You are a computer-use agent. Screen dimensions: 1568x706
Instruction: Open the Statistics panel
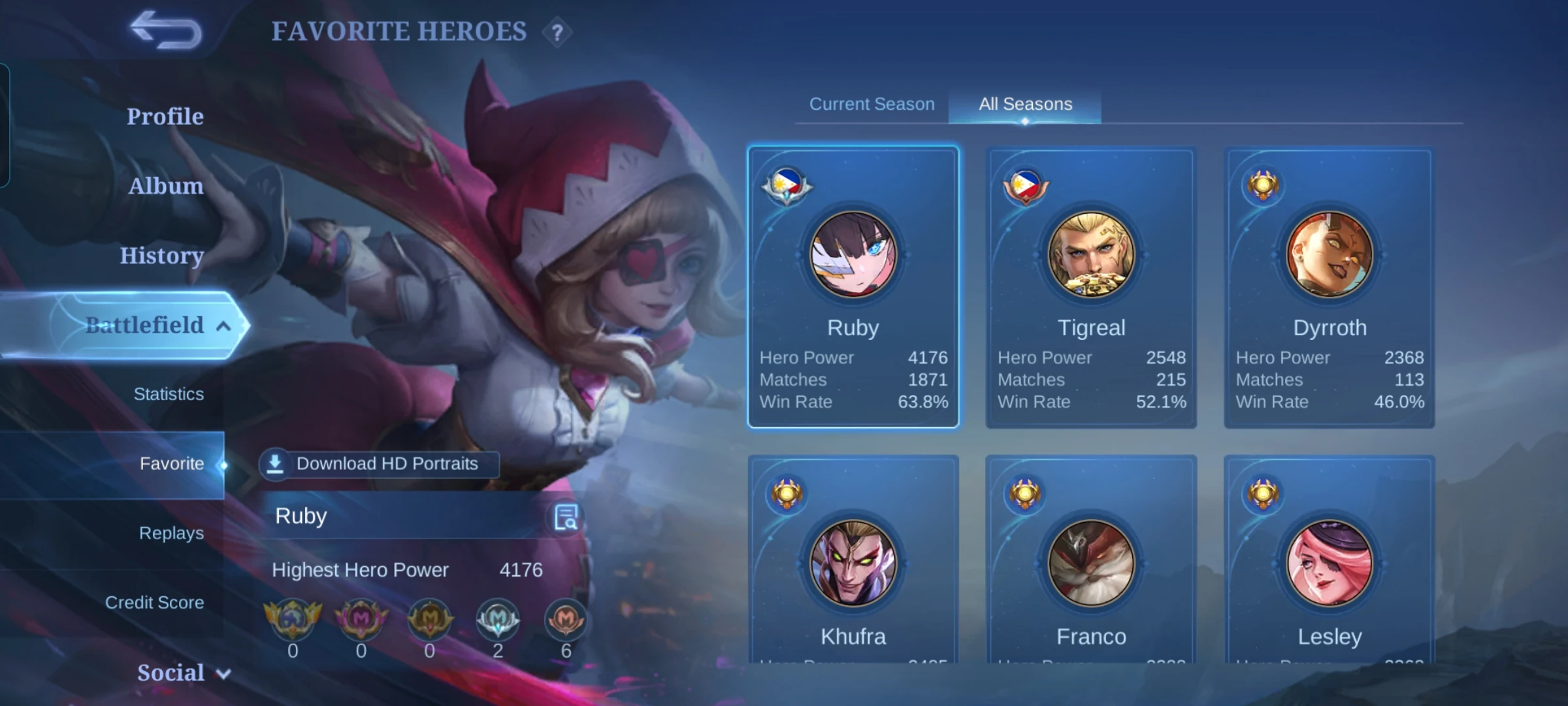pyautogui.click(x=169, y=394)
